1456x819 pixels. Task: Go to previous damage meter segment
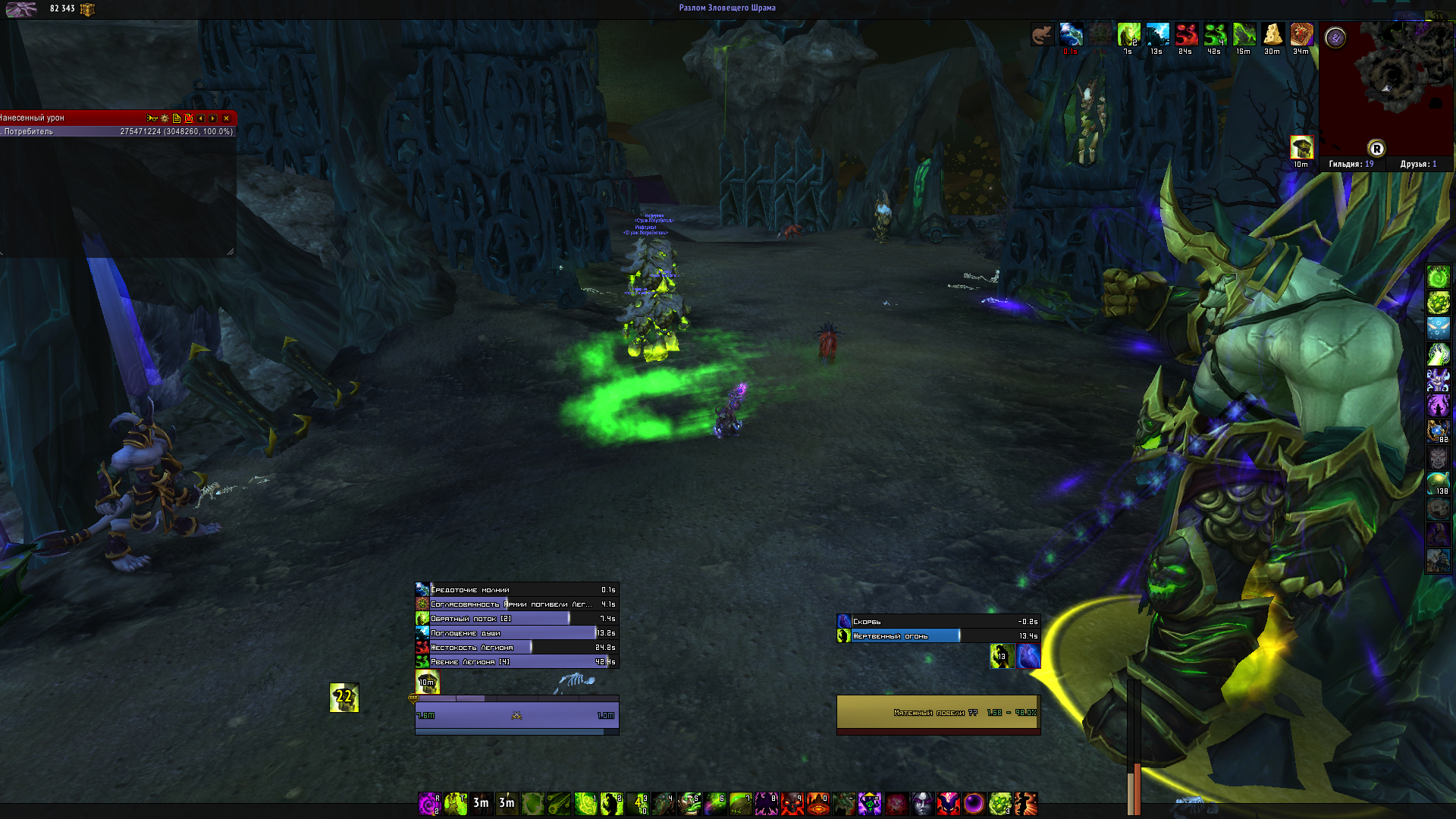(x=201, y=118)
